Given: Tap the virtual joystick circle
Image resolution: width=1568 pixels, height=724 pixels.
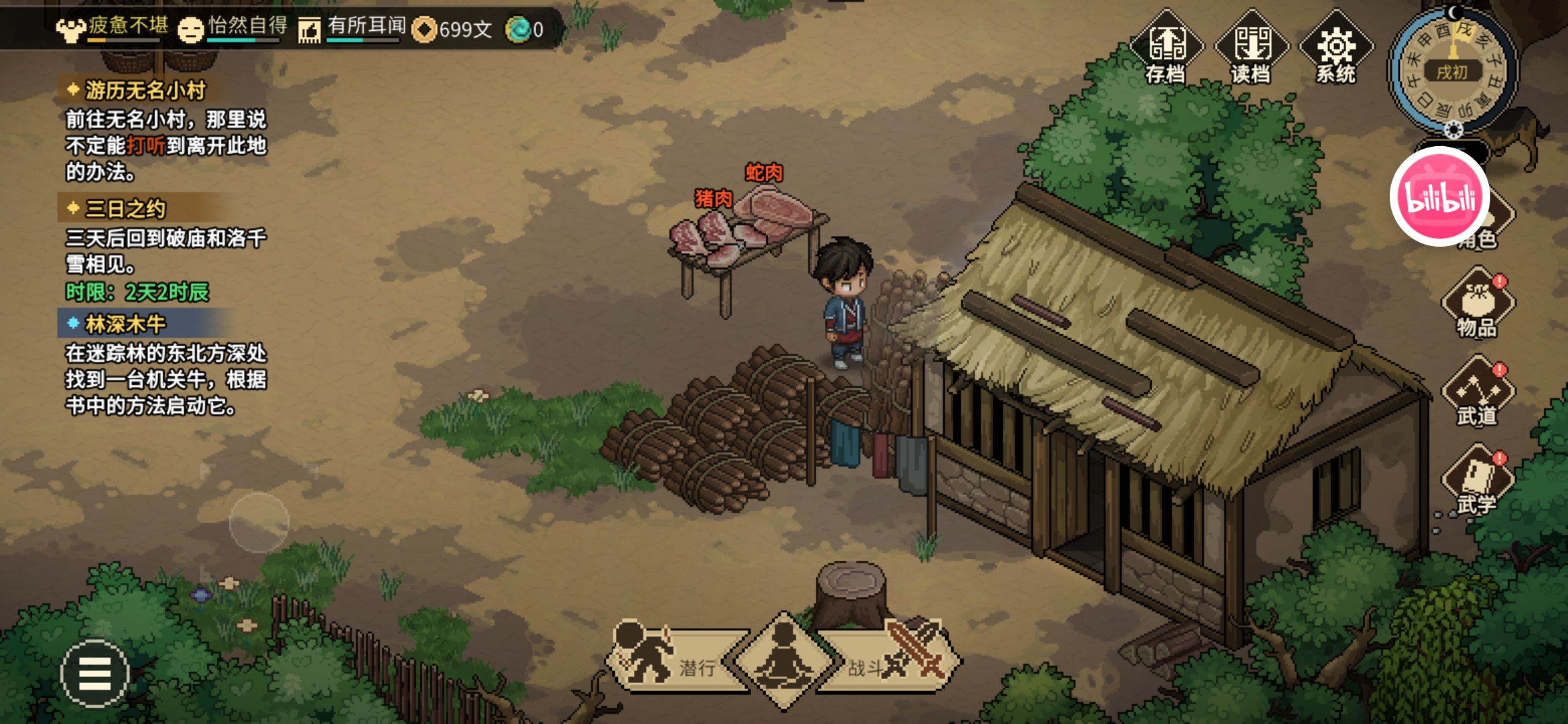Looking at the screenshot, I should (259, 522).
